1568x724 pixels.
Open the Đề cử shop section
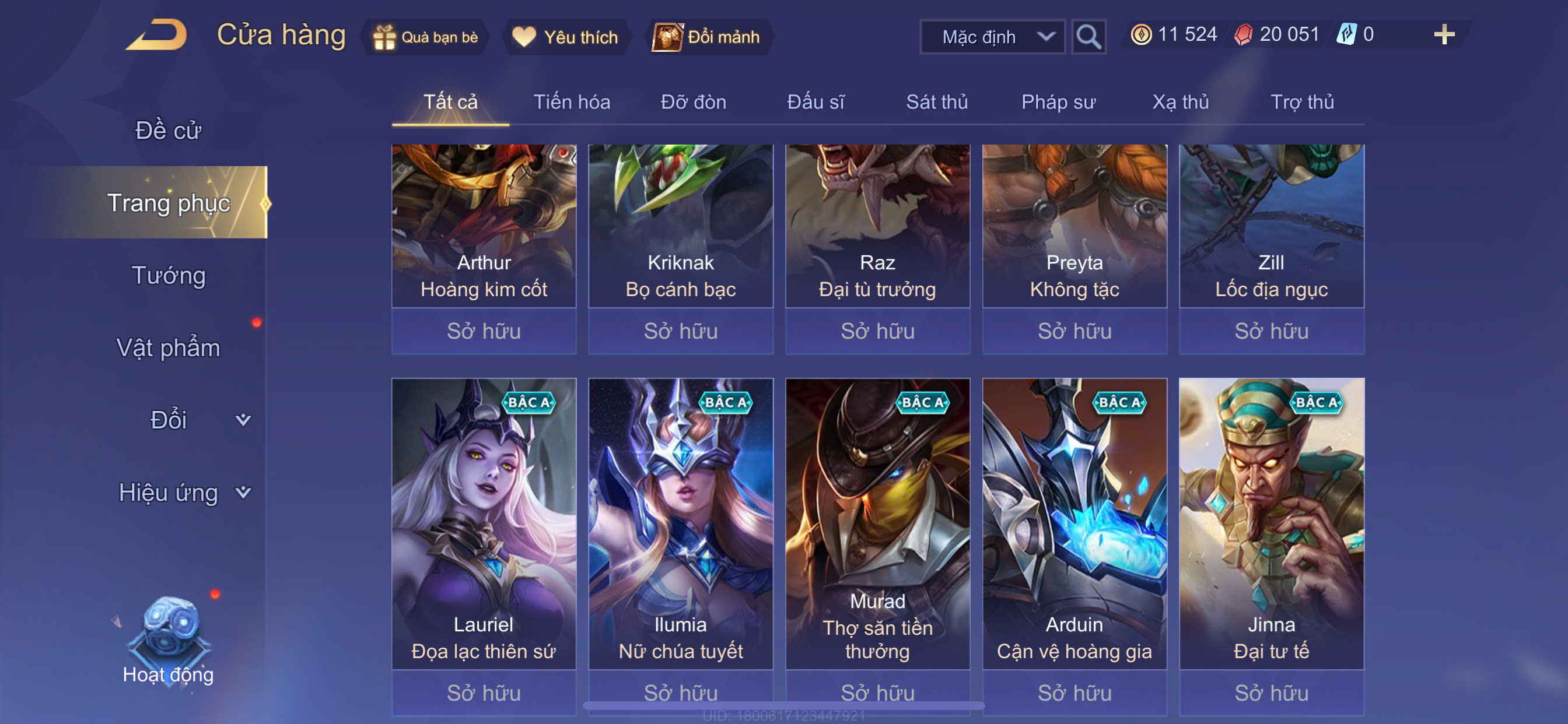168,130
